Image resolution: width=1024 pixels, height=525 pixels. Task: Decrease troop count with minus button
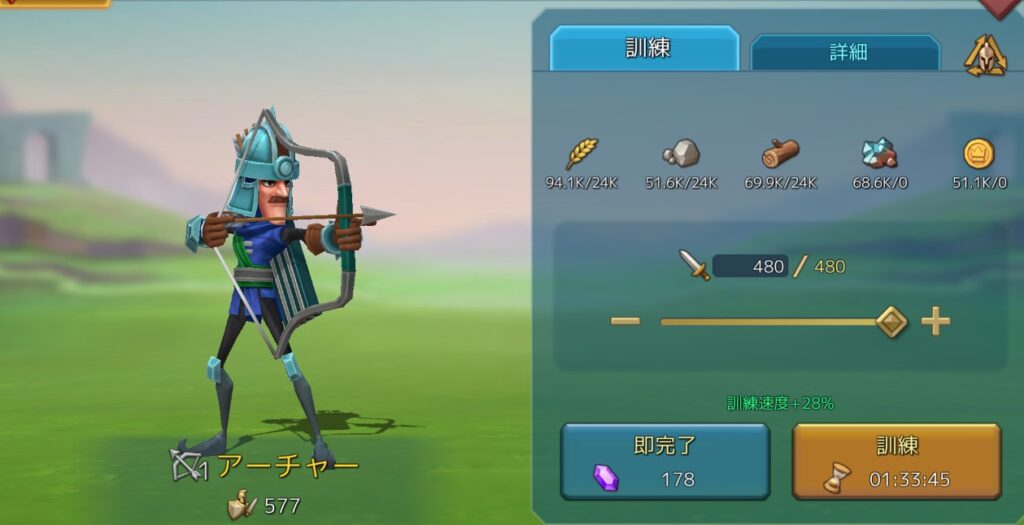625,321
